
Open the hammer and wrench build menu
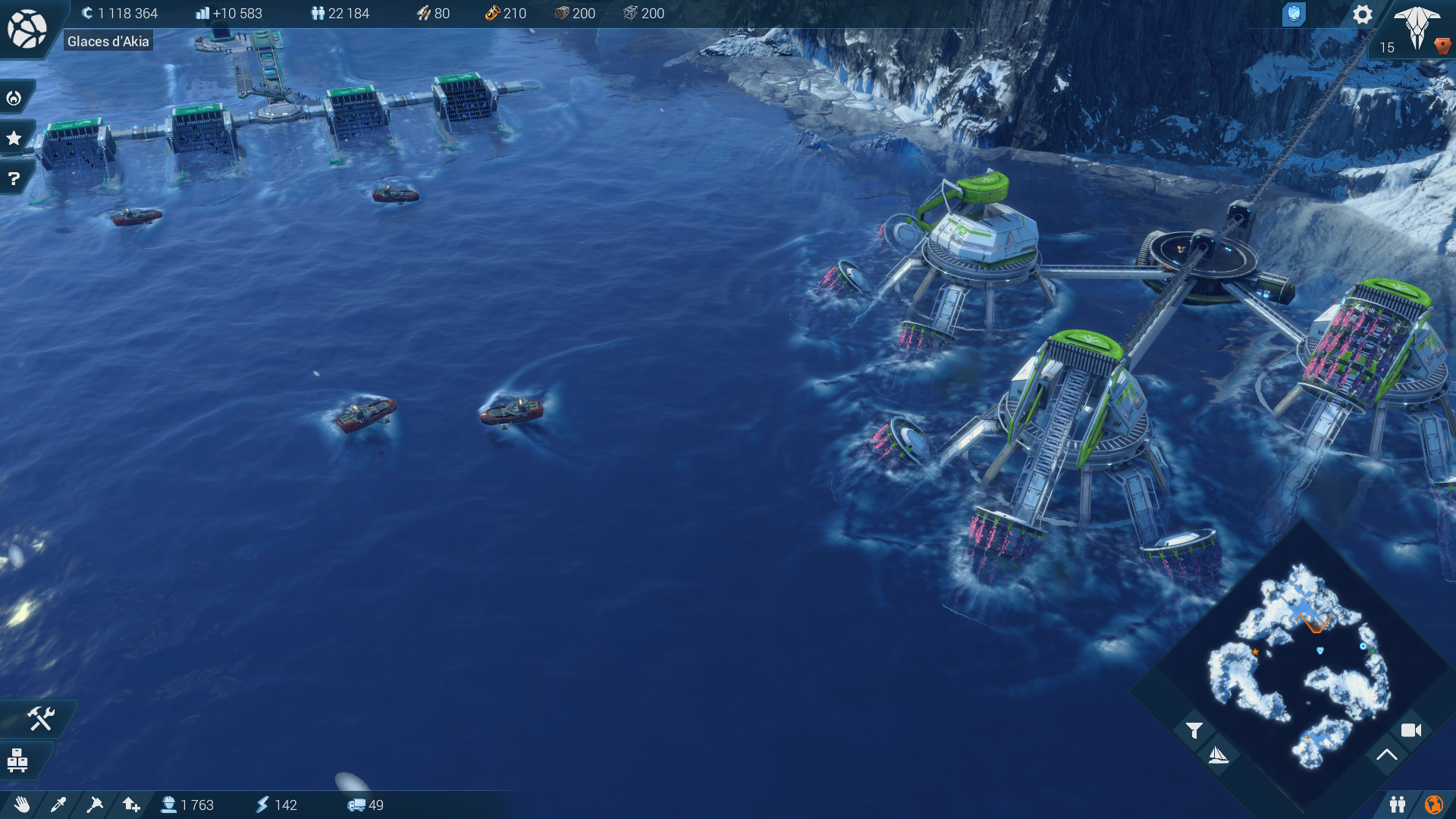coord(40,718)
